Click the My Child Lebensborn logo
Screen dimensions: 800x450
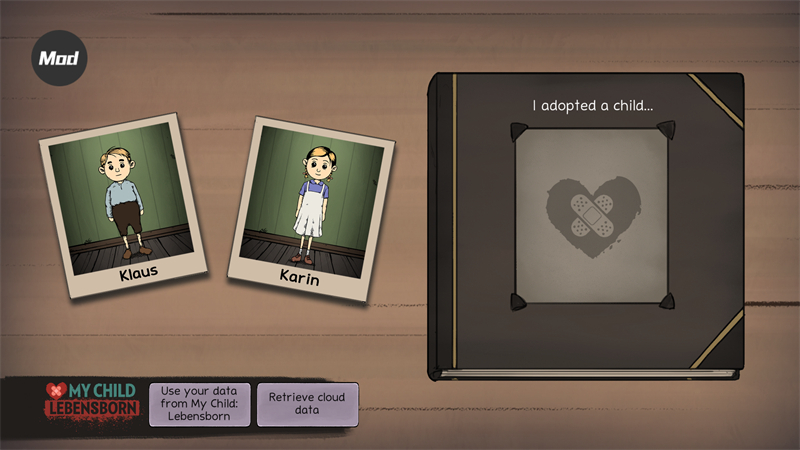click(x=91, y=400)
